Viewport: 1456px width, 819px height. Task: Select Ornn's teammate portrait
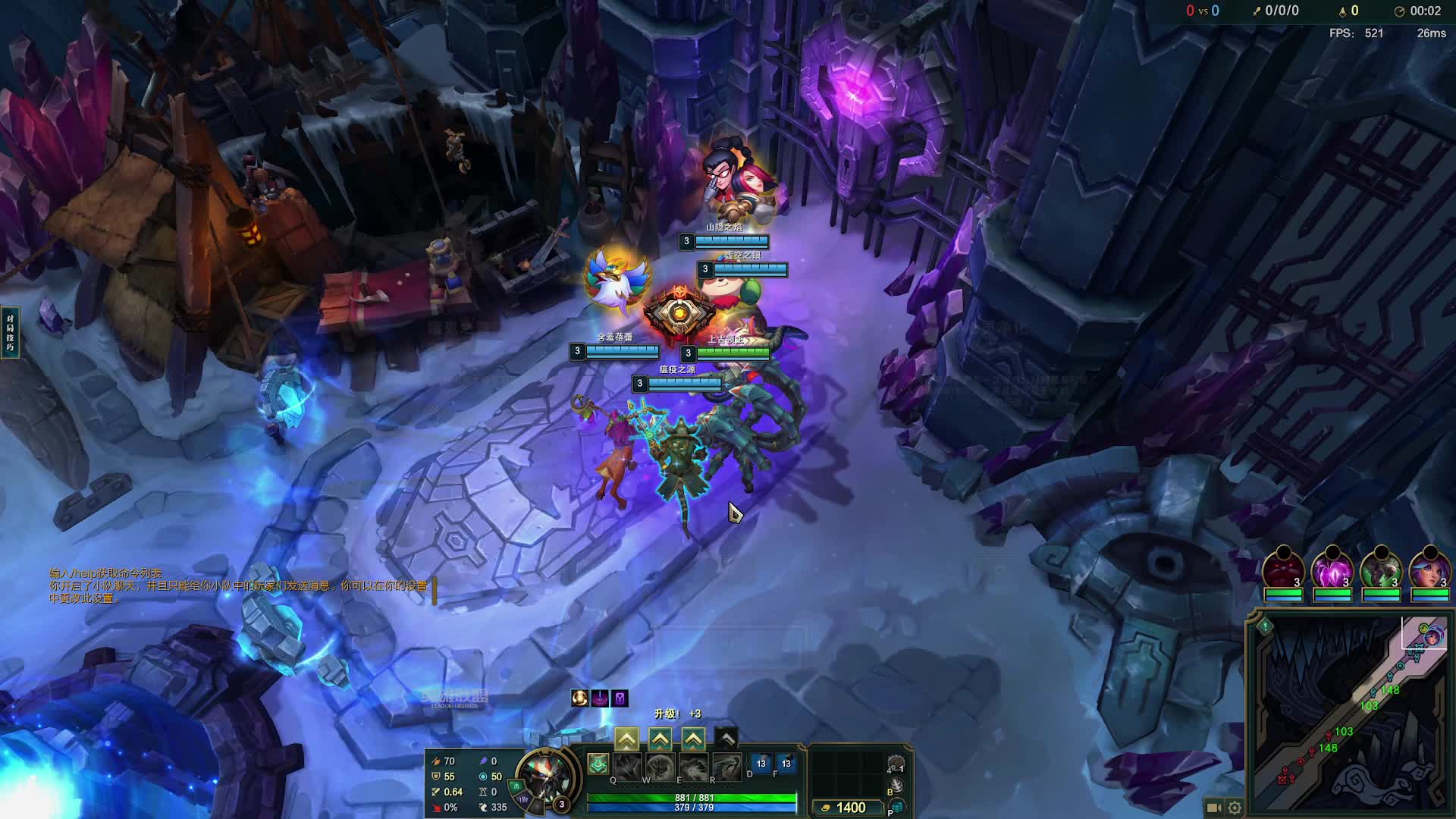point(1283,570)
